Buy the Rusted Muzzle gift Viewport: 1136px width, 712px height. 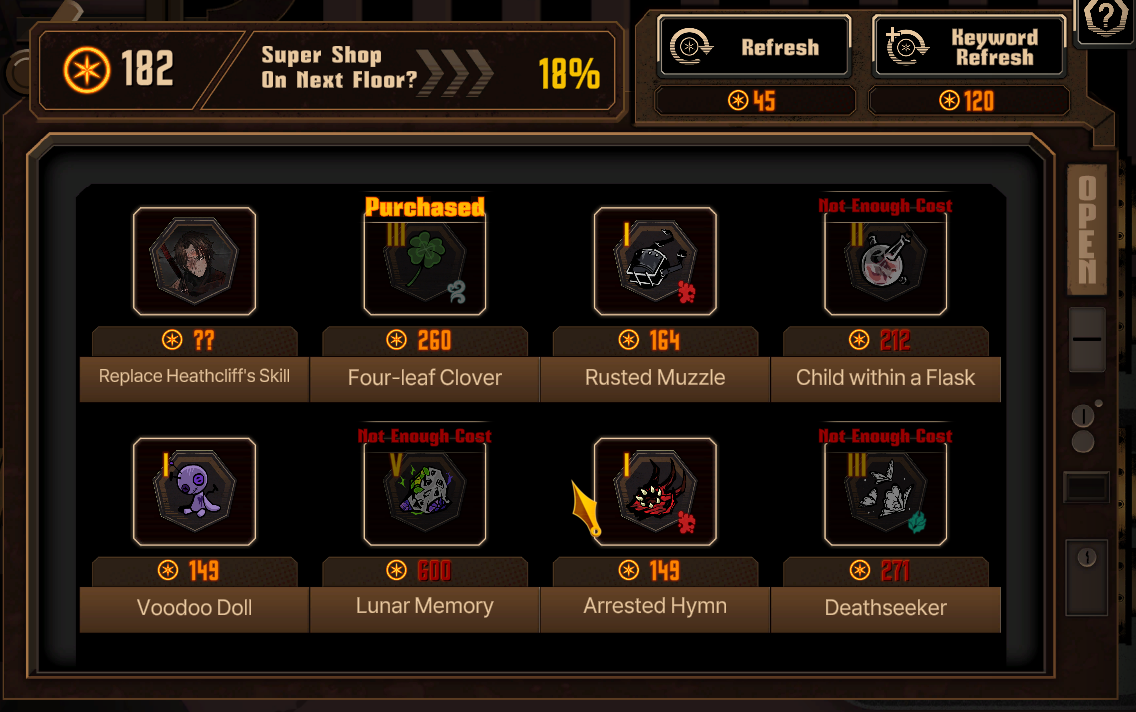(x=655, y=262)
